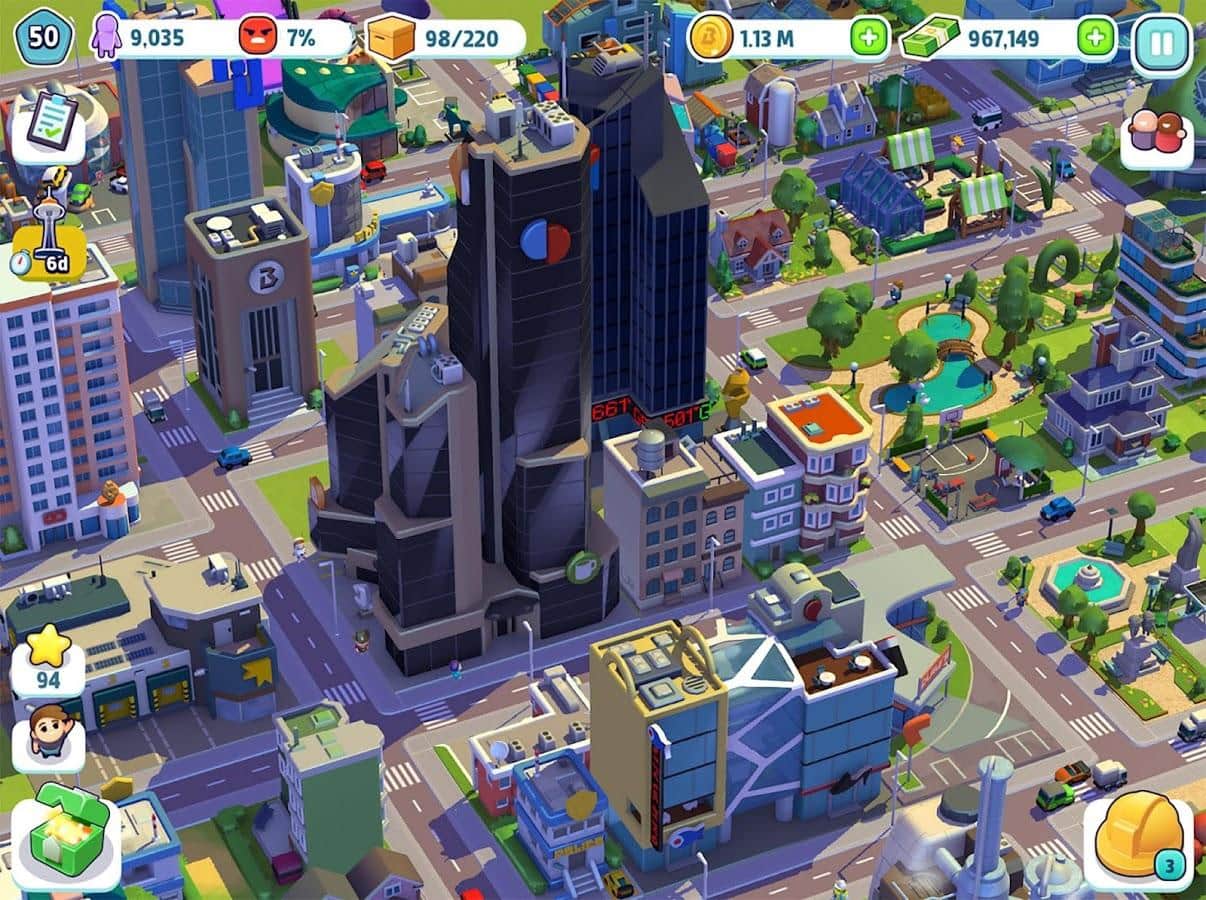Image resolution: width=1206 pixels, height=900 pixels.
Task: Add more gold coins with green plus
Action: (x=868, y=40)
